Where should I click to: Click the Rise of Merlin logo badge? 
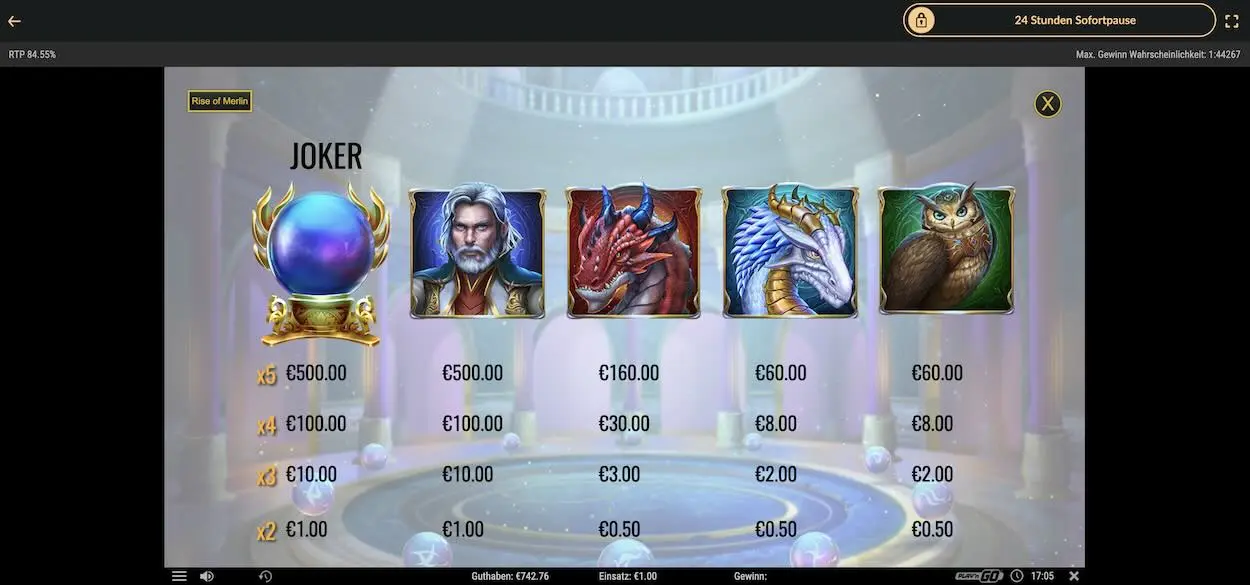220,101
